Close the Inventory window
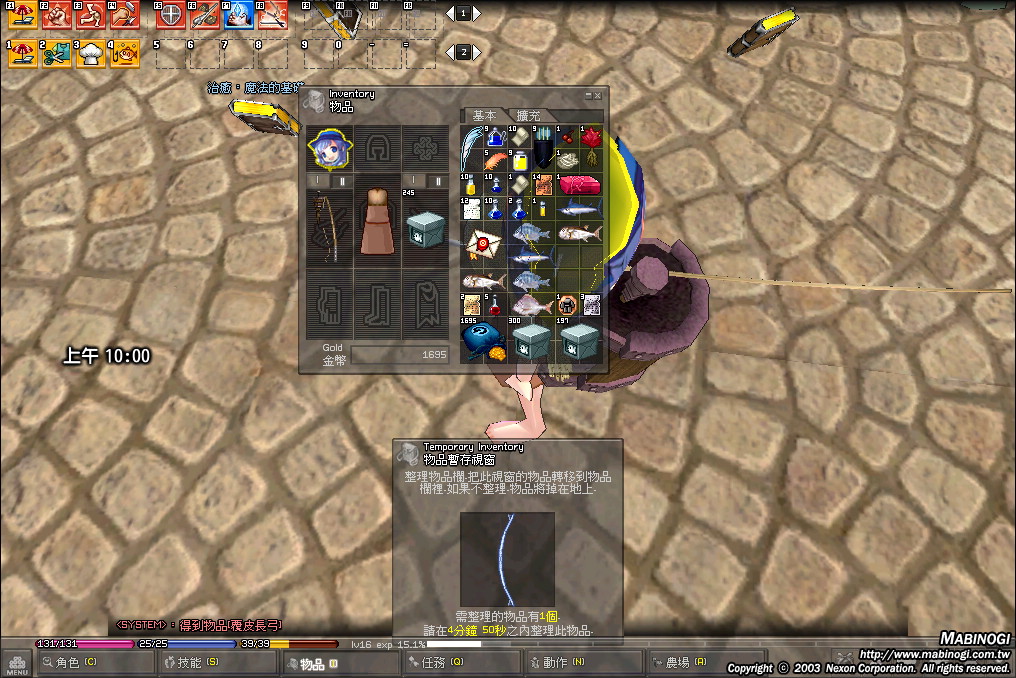The width and height of the screenshot is (1016, 678). coord(598,95)
